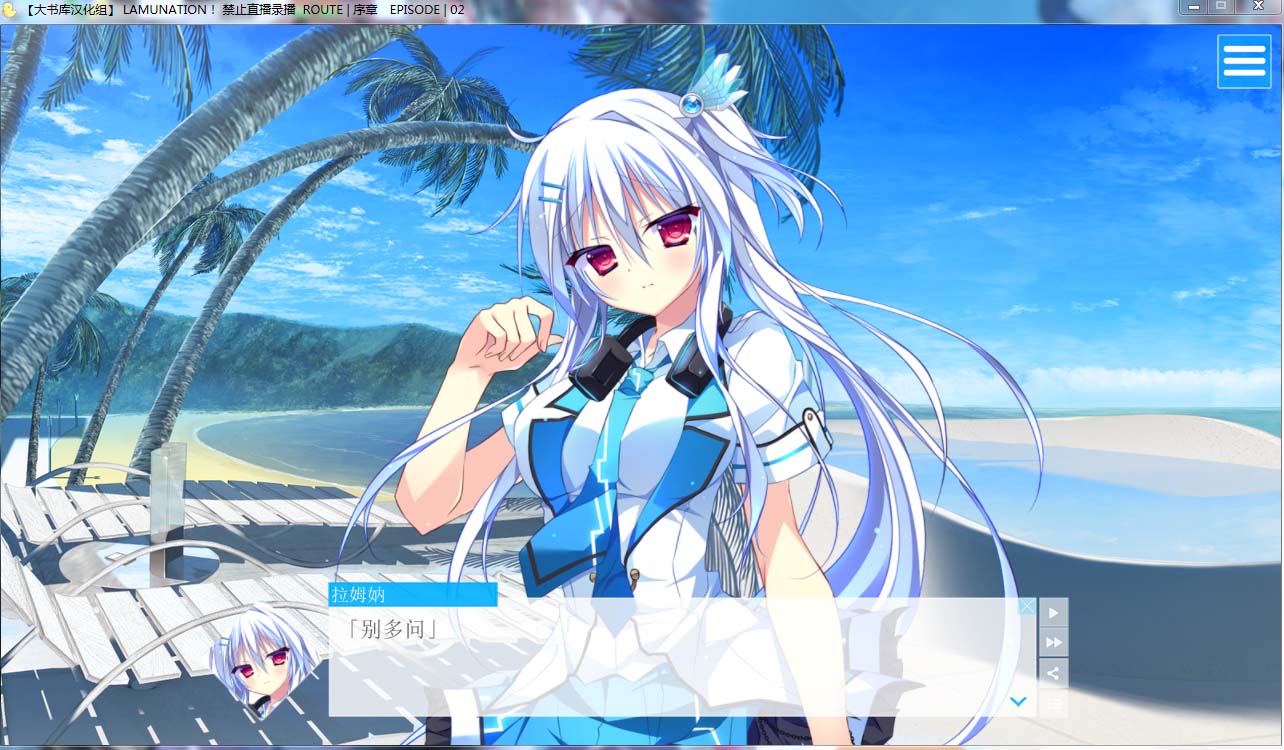Open the hamburger menu button
Screen dimensions: 1284x750
click(1244, 61)
